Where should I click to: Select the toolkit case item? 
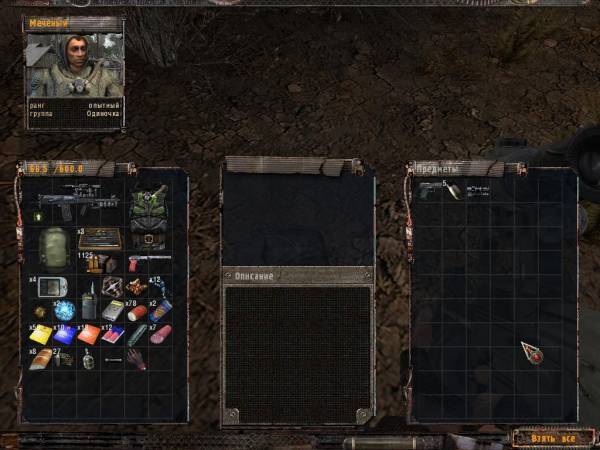(x=100, y=239)
